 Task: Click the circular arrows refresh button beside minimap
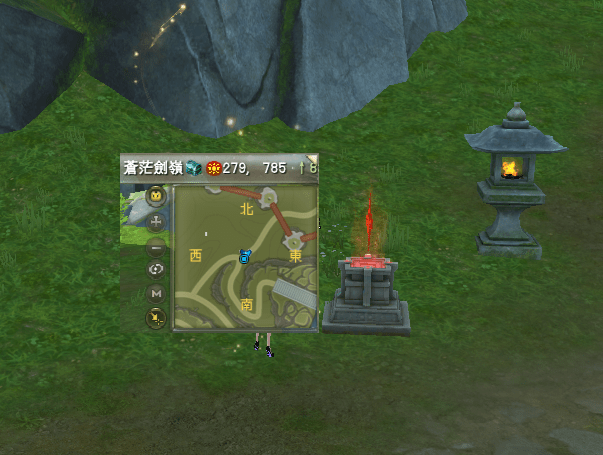[x=156, y=269]
